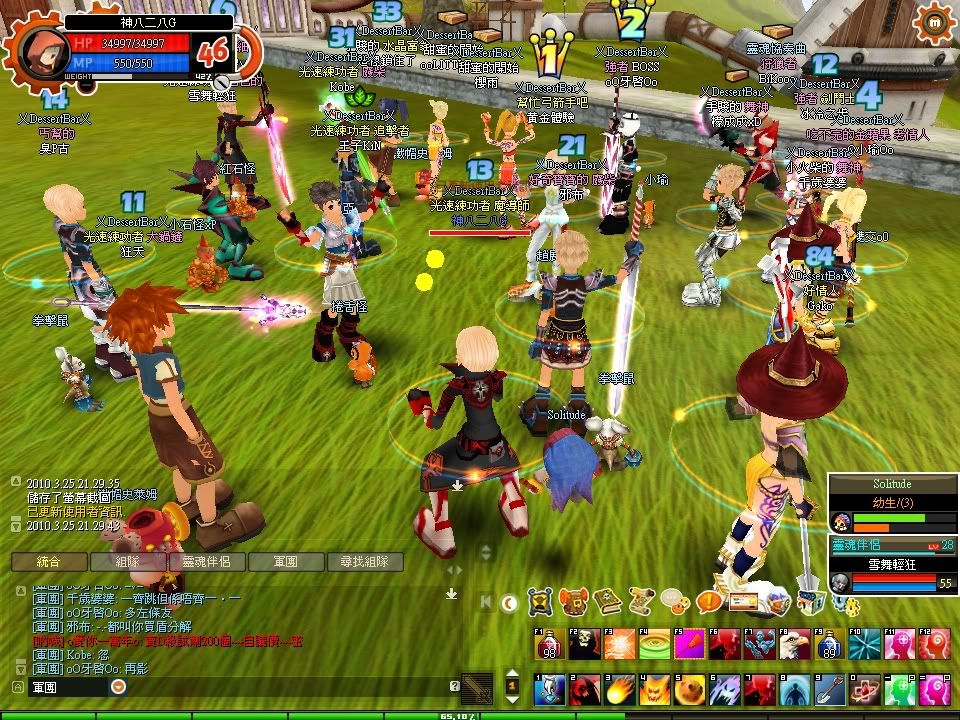
Task: Select the shovel item in slot 9
Action: (x=826, y=690)
